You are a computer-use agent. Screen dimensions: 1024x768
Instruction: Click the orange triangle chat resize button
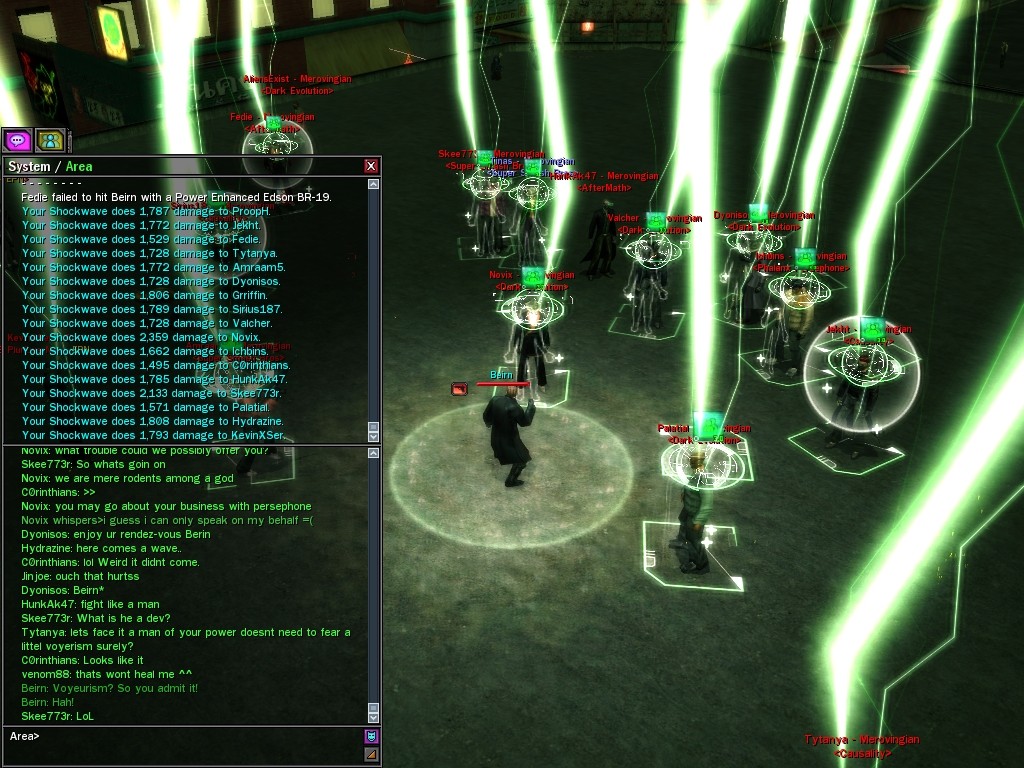[371, 754]
